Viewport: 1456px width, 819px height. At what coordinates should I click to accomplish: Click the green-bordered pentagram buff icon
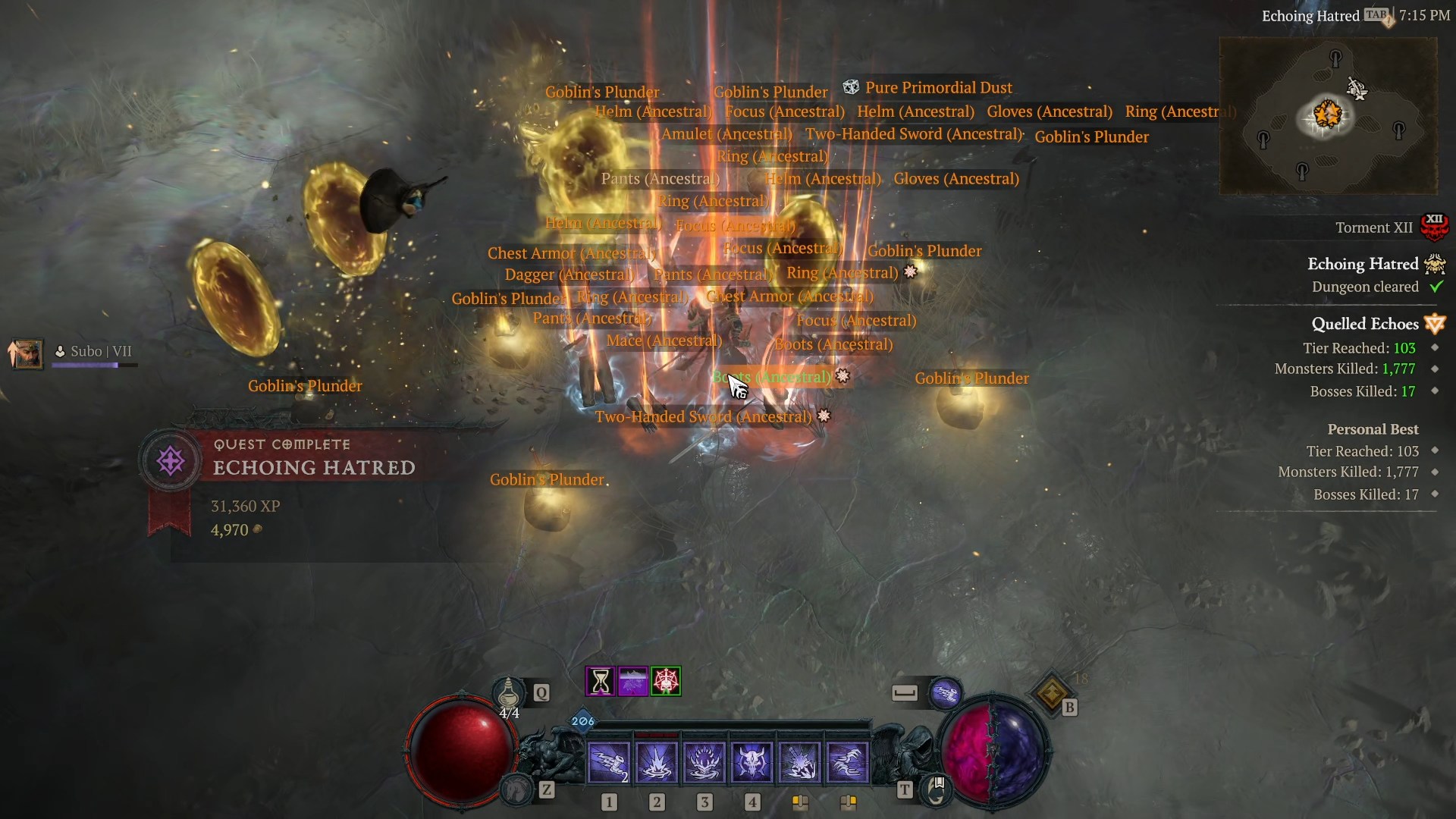[667, 681]
